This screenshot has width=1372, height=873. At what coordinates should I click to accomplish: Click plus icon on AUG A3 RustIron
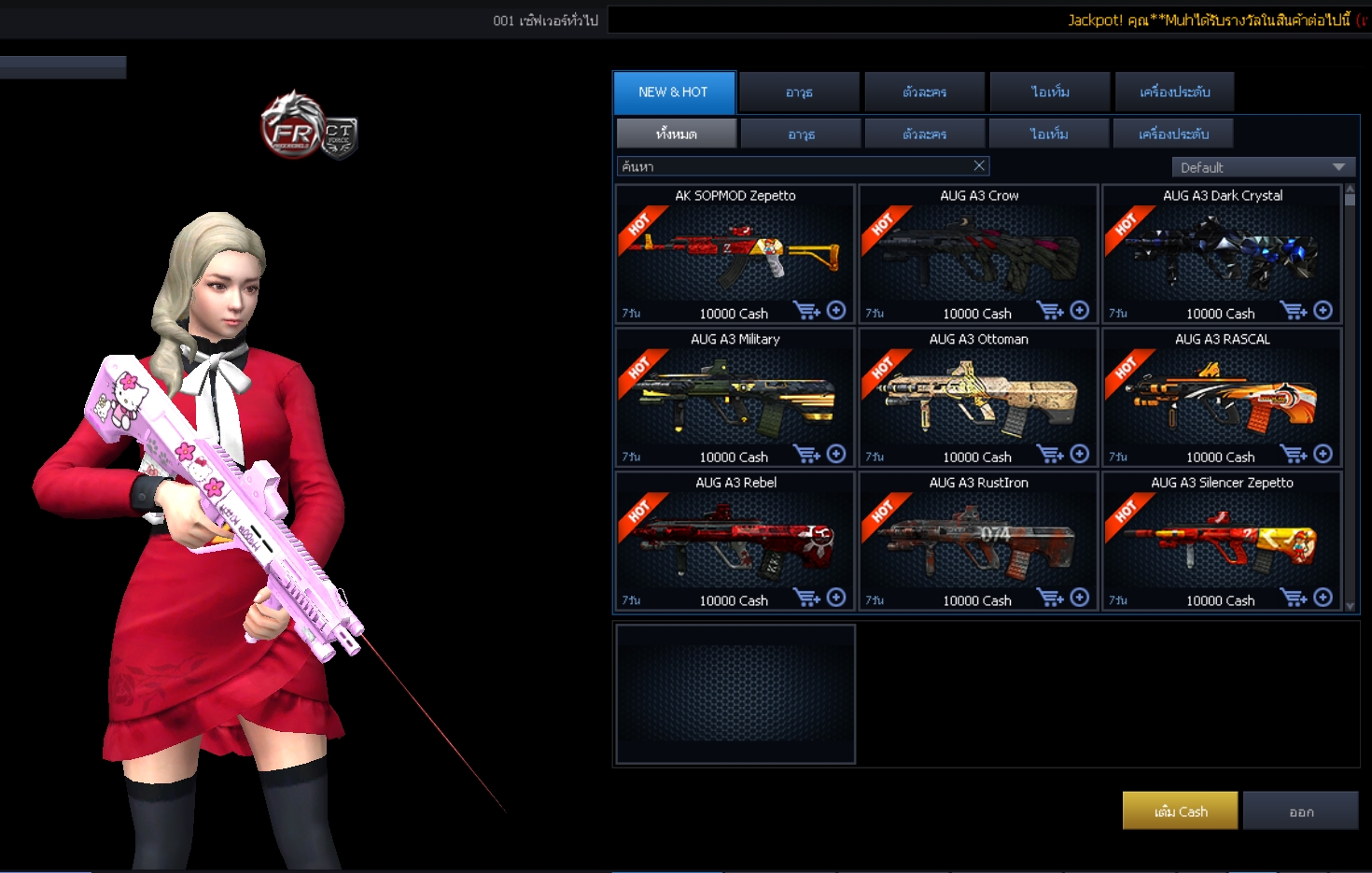click(1080, 598)
